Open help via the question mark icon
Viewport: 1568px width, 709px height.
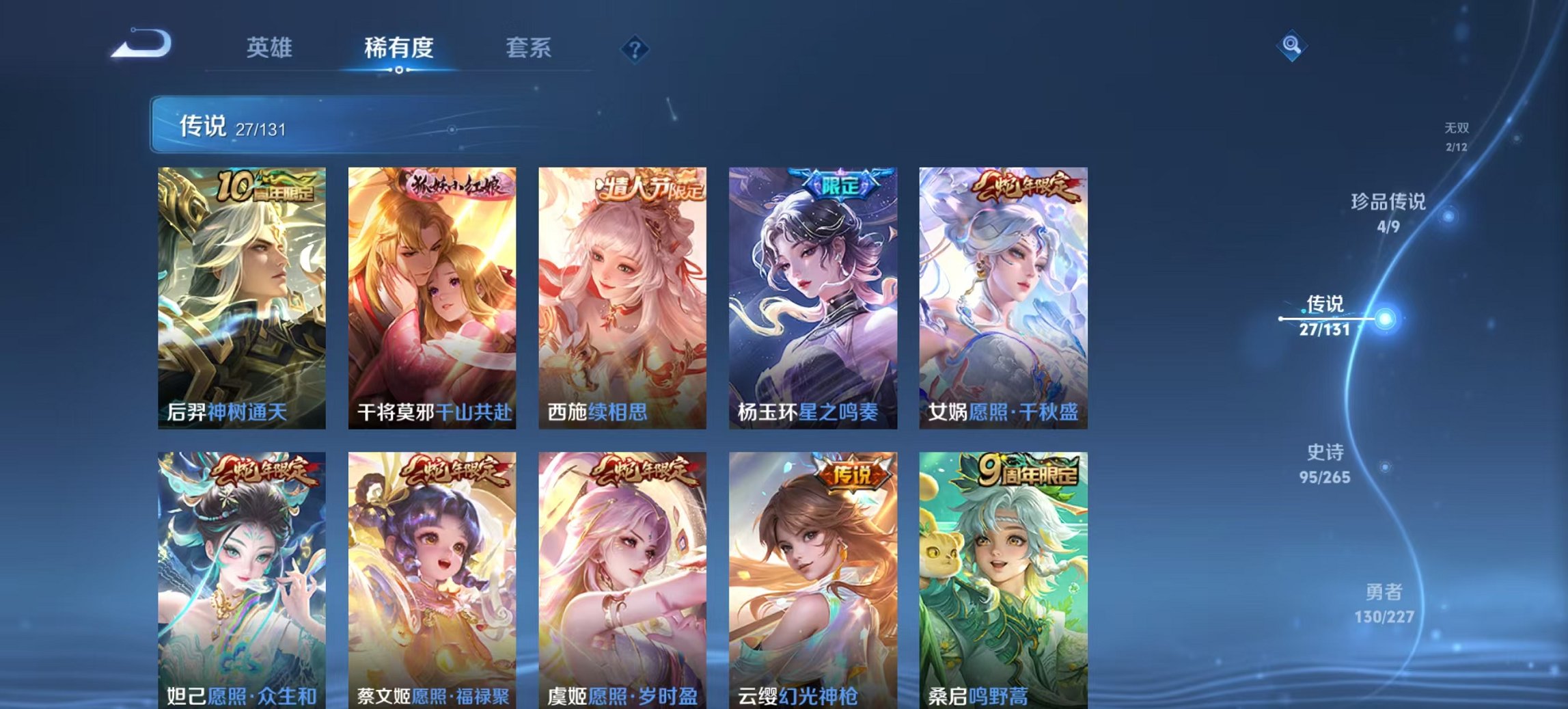(x=635, y=48)
